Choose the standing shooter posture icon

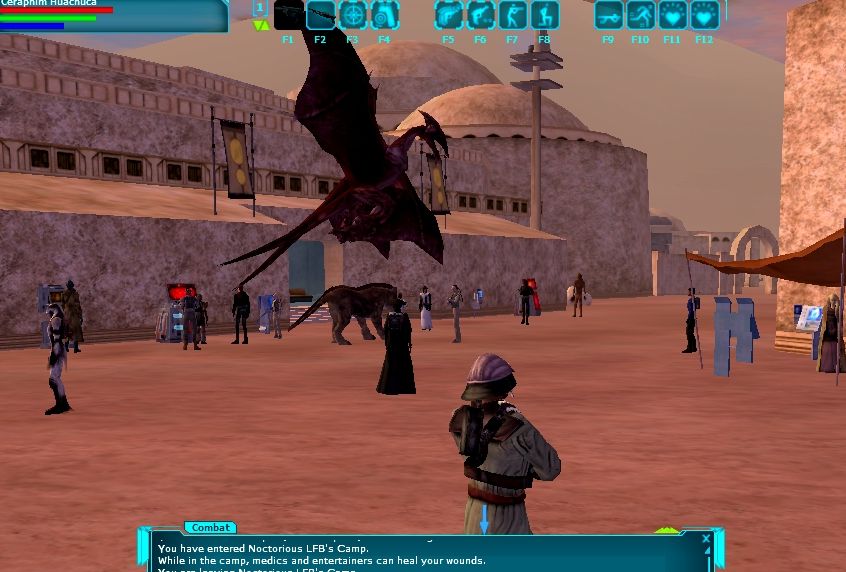[x=512, y=15]
